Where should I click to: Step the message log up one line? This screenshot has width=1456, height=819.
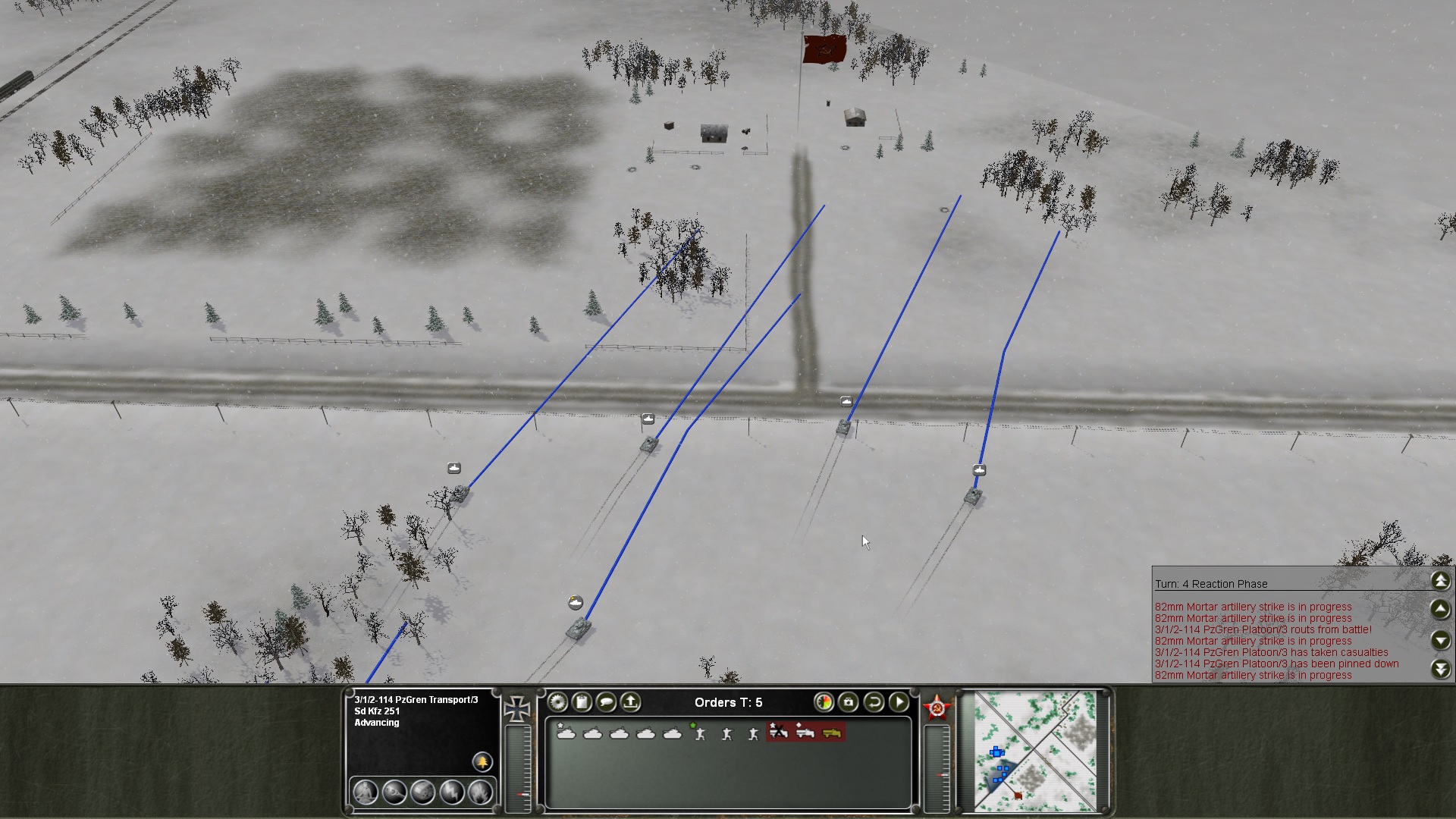(1441, 609)
